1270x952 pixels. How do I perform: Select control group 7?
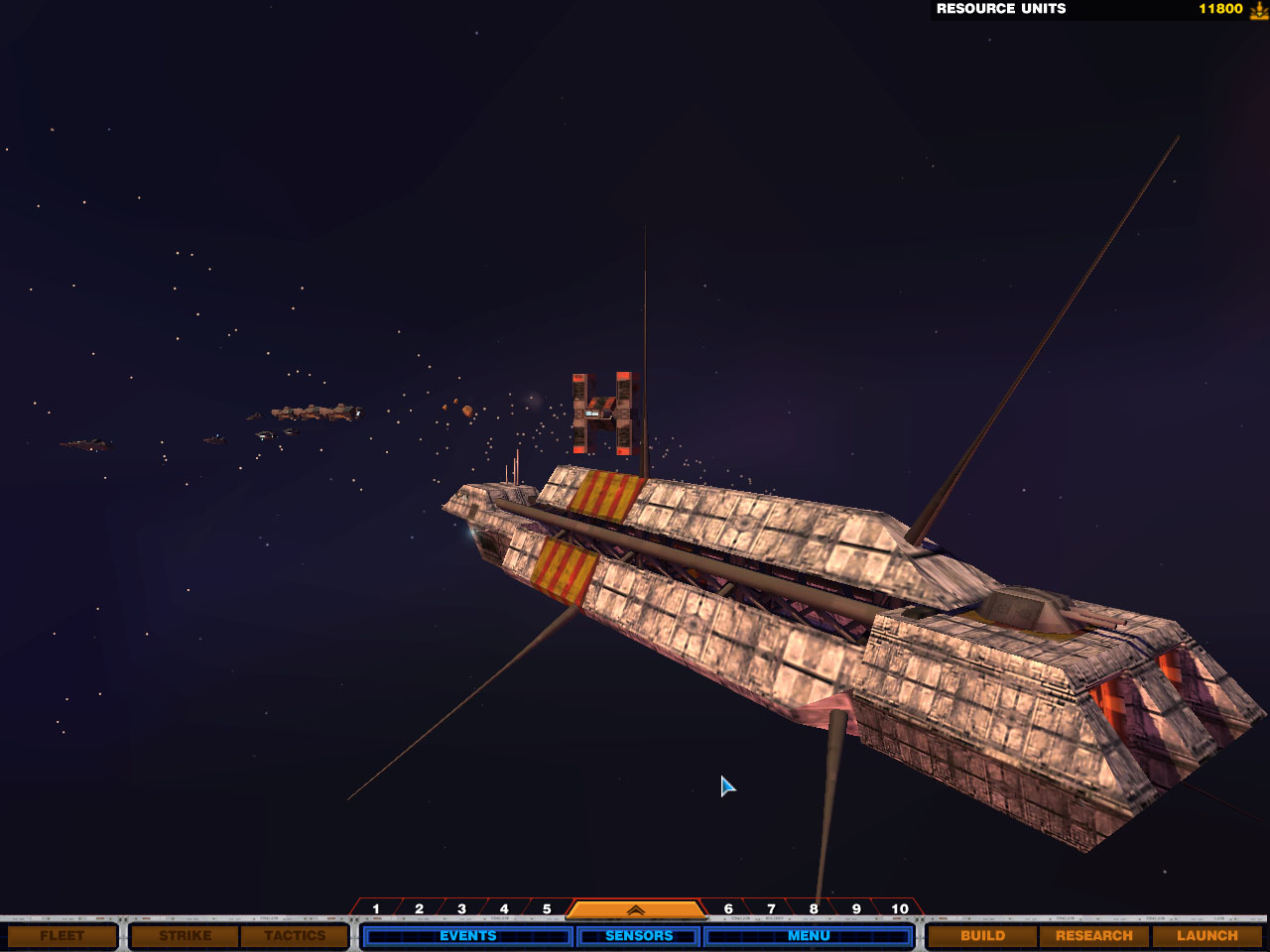771,908
